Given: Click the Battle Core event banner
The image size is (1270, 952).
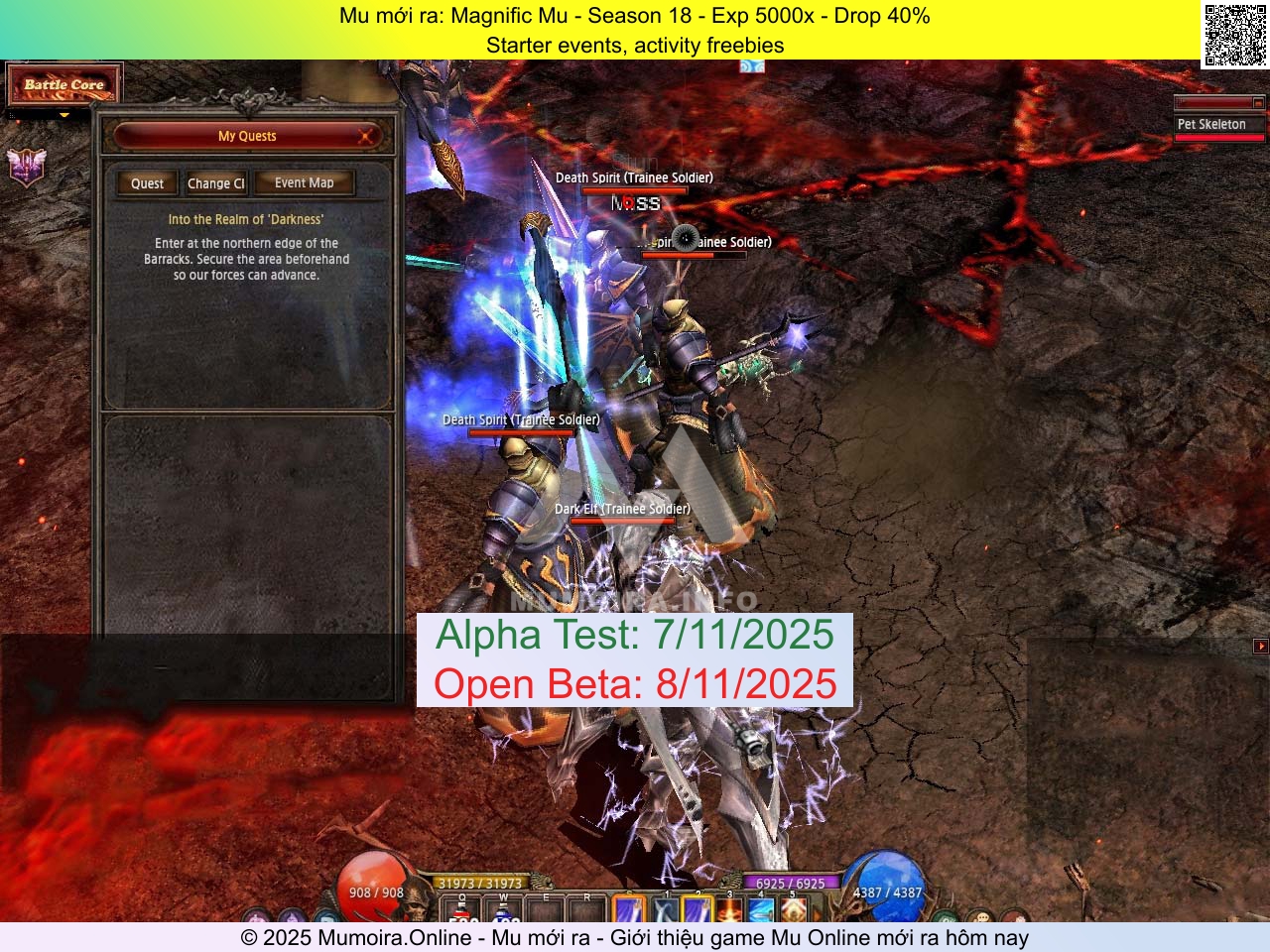Looking at the screenshot, I should (63, 84).
